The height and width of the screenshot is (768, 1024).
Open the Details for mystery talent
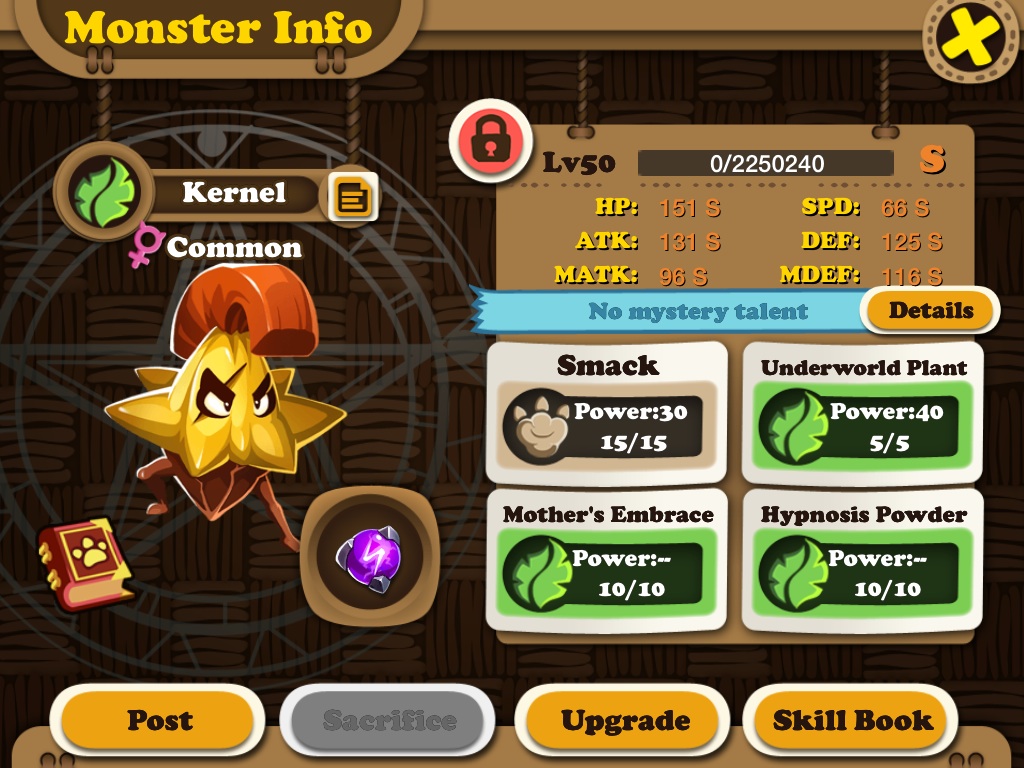930,311
